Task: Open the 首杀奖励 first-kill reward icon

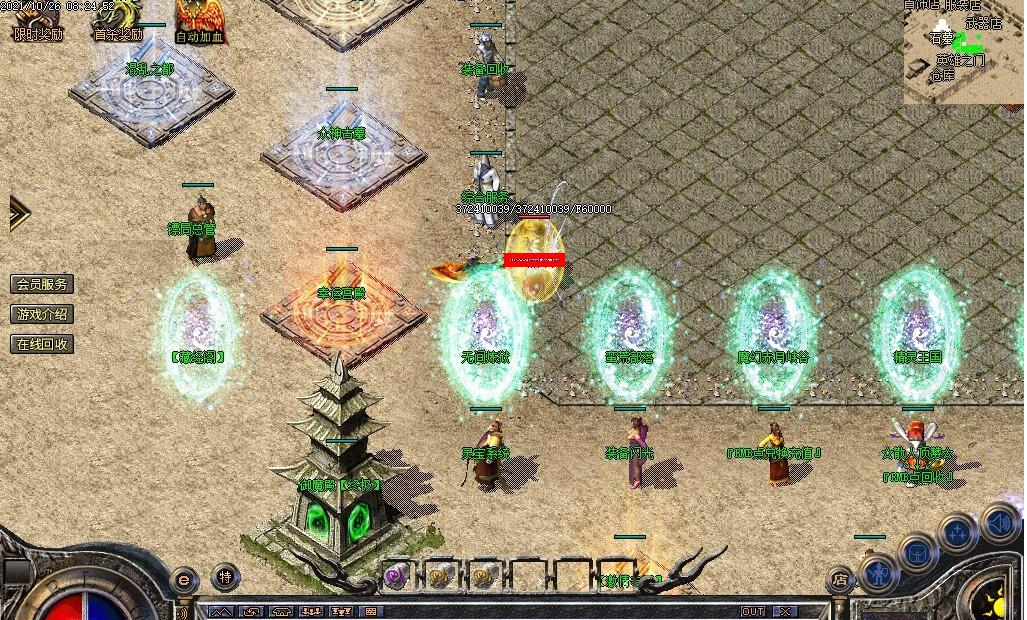Action: pyautogui.click(x=118, y=20)
